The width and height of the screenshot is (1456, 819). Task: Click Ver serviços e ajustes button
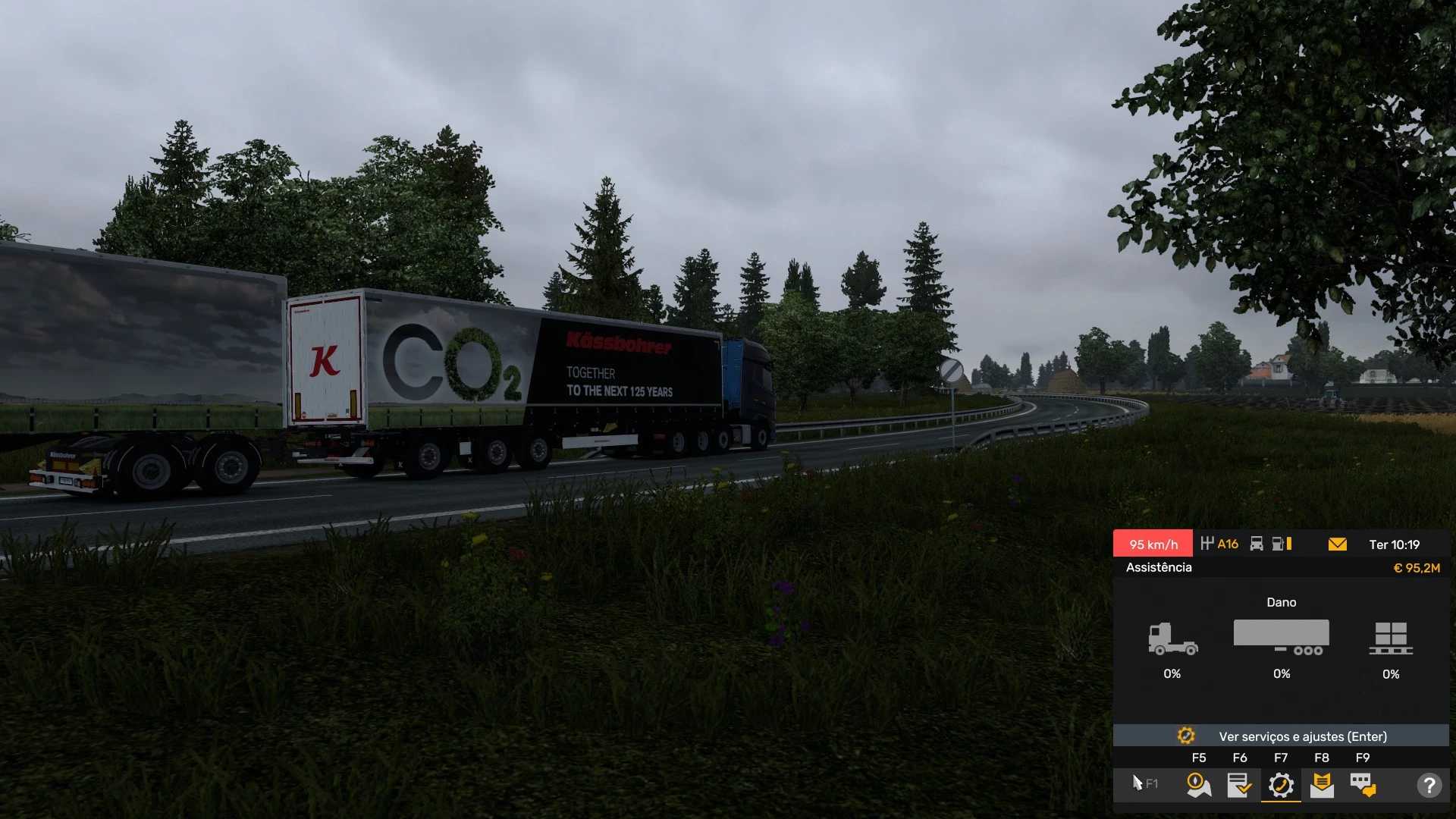[1281, 736]
